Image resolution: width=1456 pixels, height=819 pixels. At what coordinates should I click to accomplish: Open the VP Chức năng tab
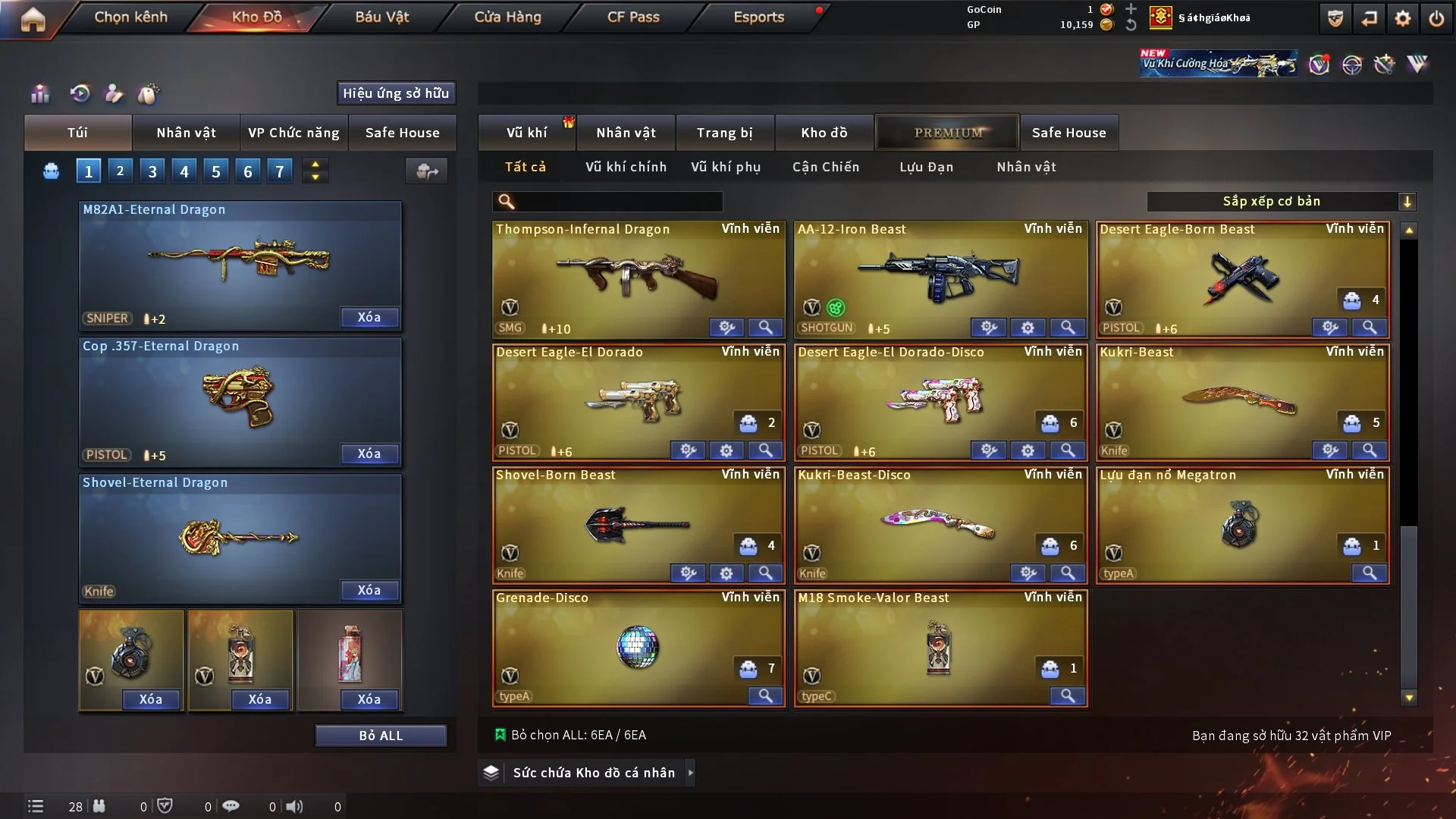point(293,133)
